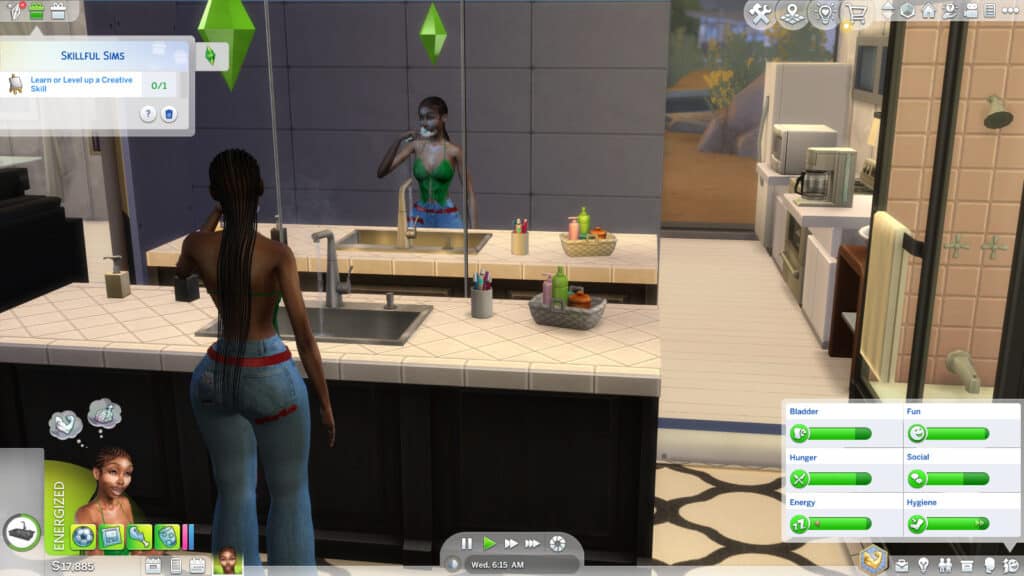This screenshot has height=576, width=1024.
Task: Open the map travel view
Action: pyautogui.click(x=791, y=13)
